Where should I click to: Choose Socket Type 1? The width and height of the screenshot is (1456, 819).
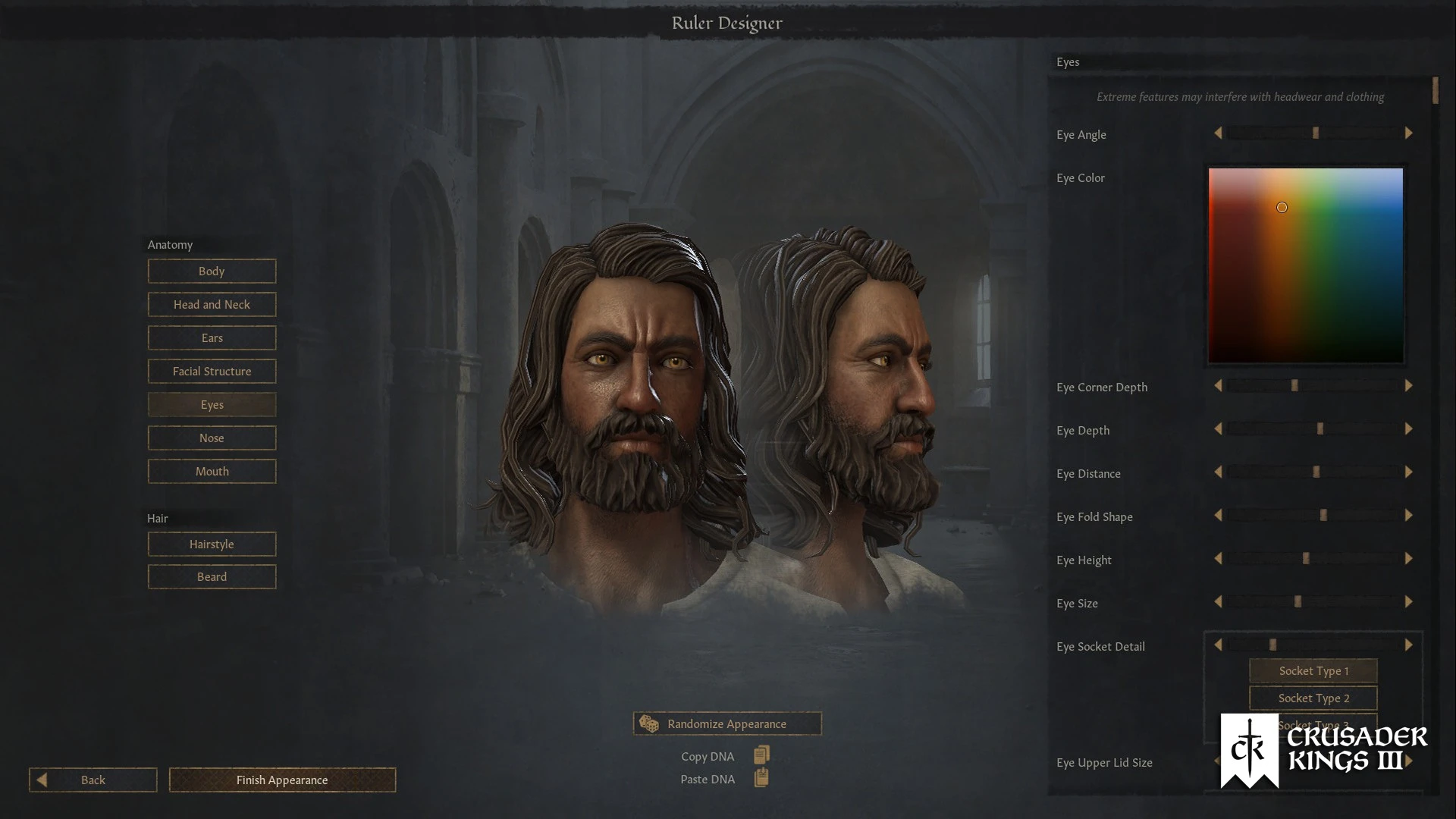(x=1313, y=671)
